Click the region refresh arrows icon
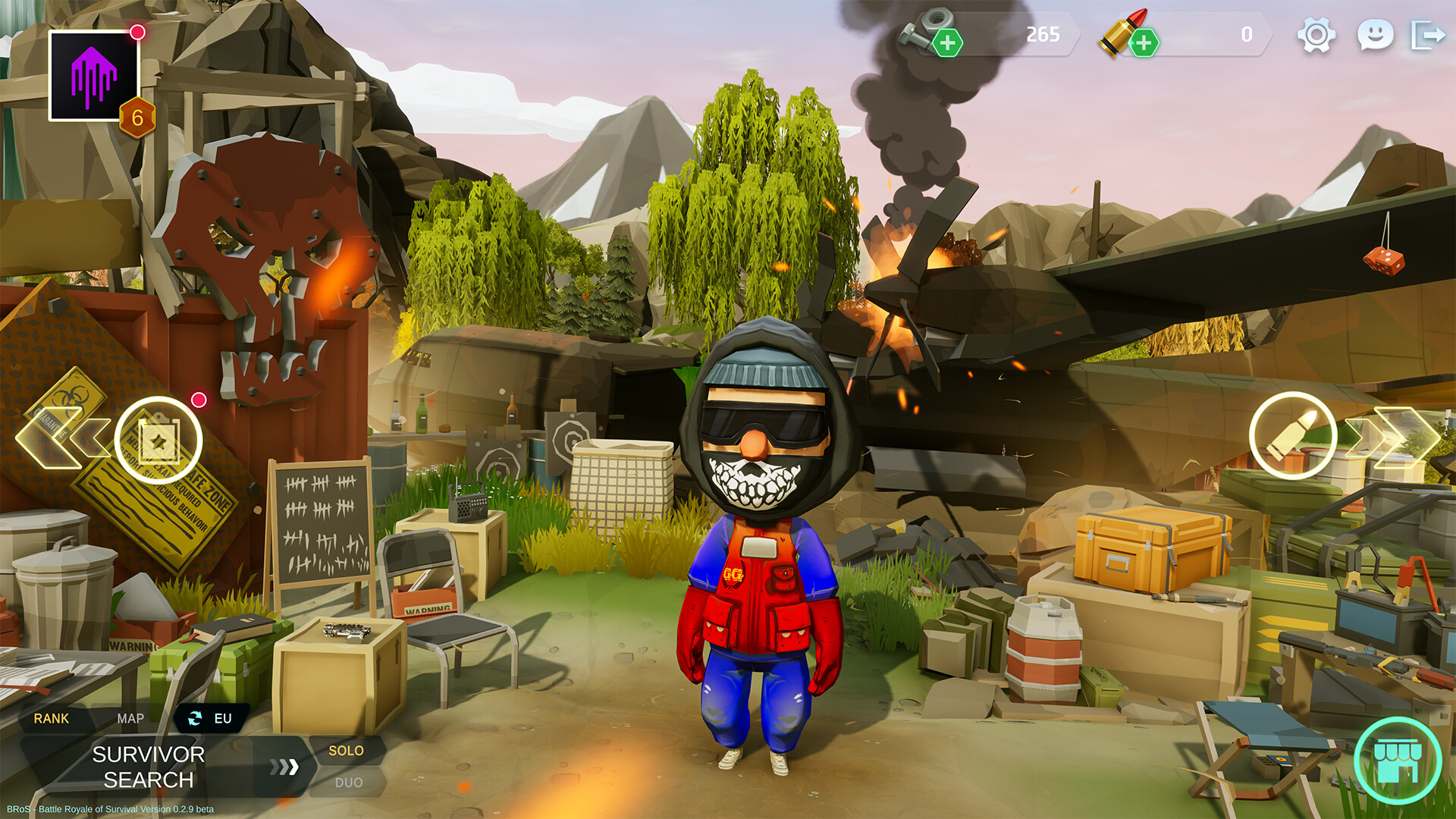 click(195, 718)
